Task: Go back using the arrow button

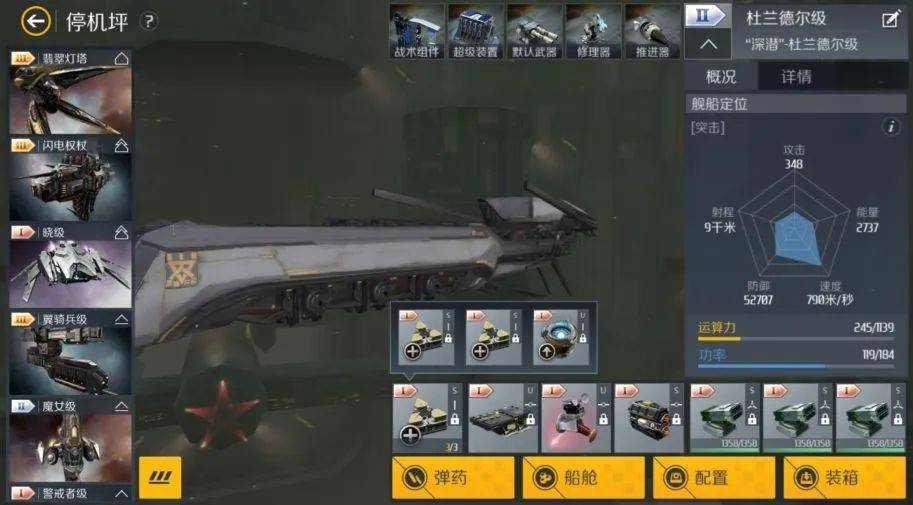Action: coord(36,20)
